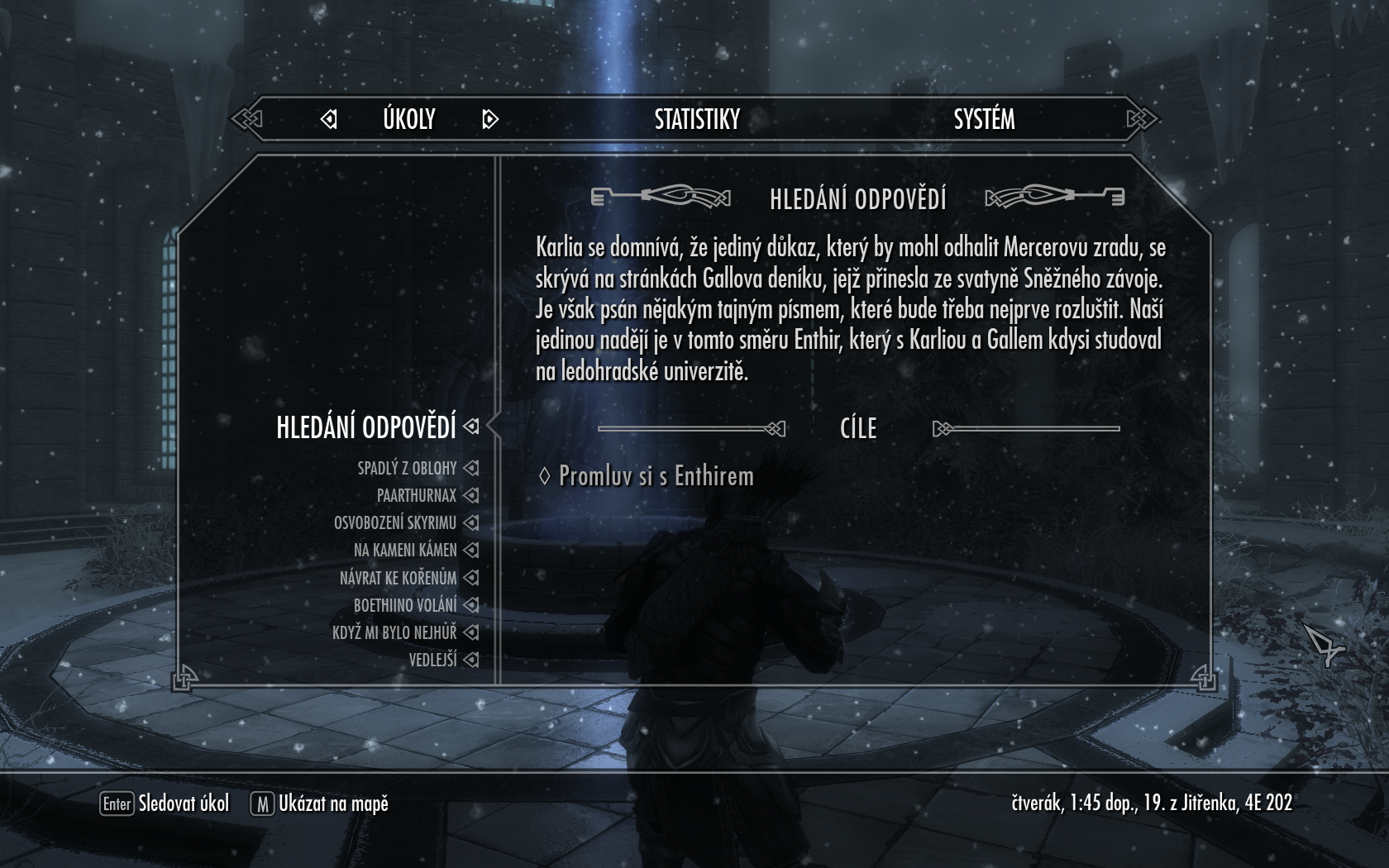The width and height of the screenshot is (1389, 868).
Task: Open the Osvobození Skyrimu quest
Action: (x=394, y=523)
